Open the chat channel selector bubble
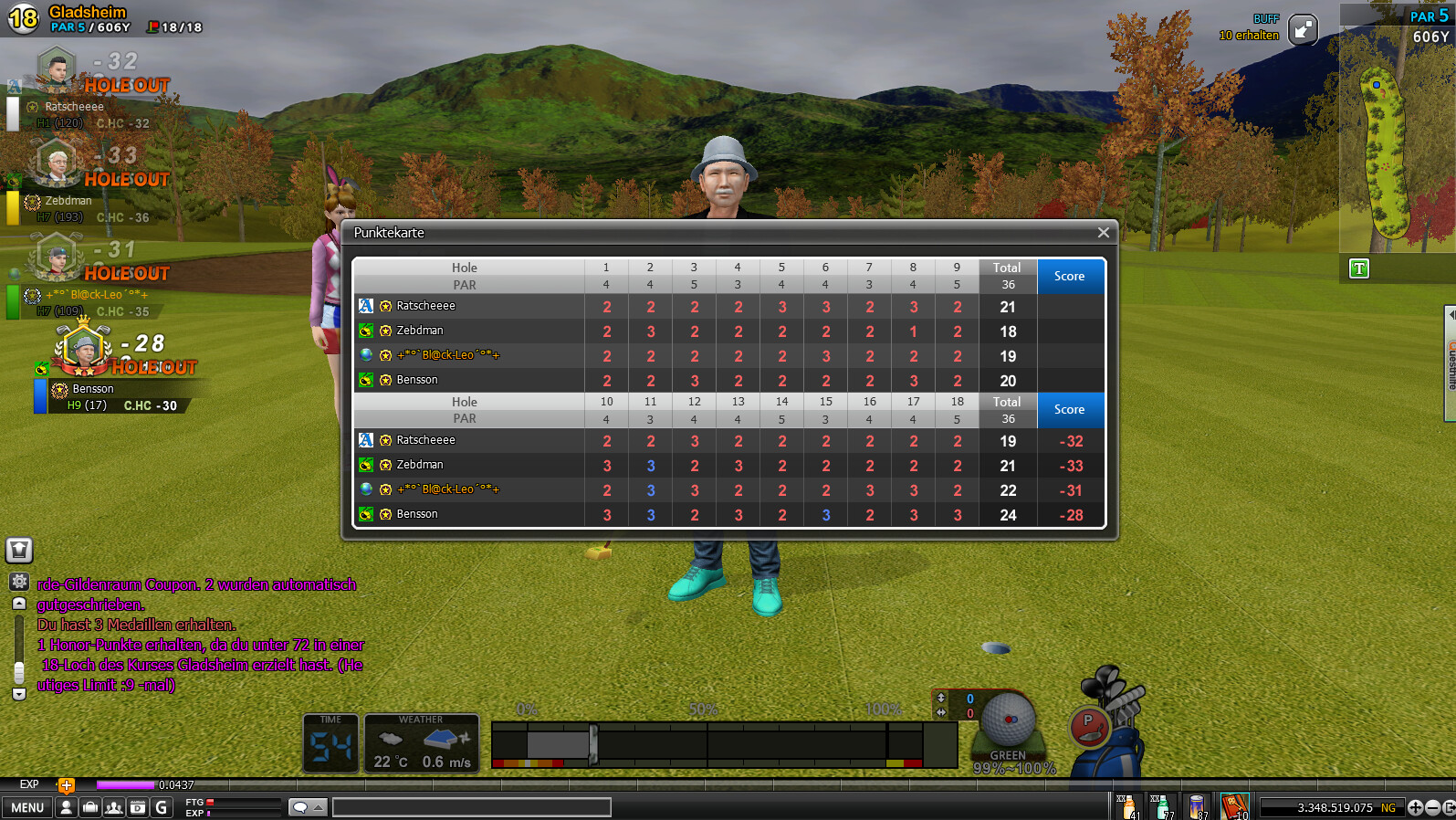 coord(307,807)
